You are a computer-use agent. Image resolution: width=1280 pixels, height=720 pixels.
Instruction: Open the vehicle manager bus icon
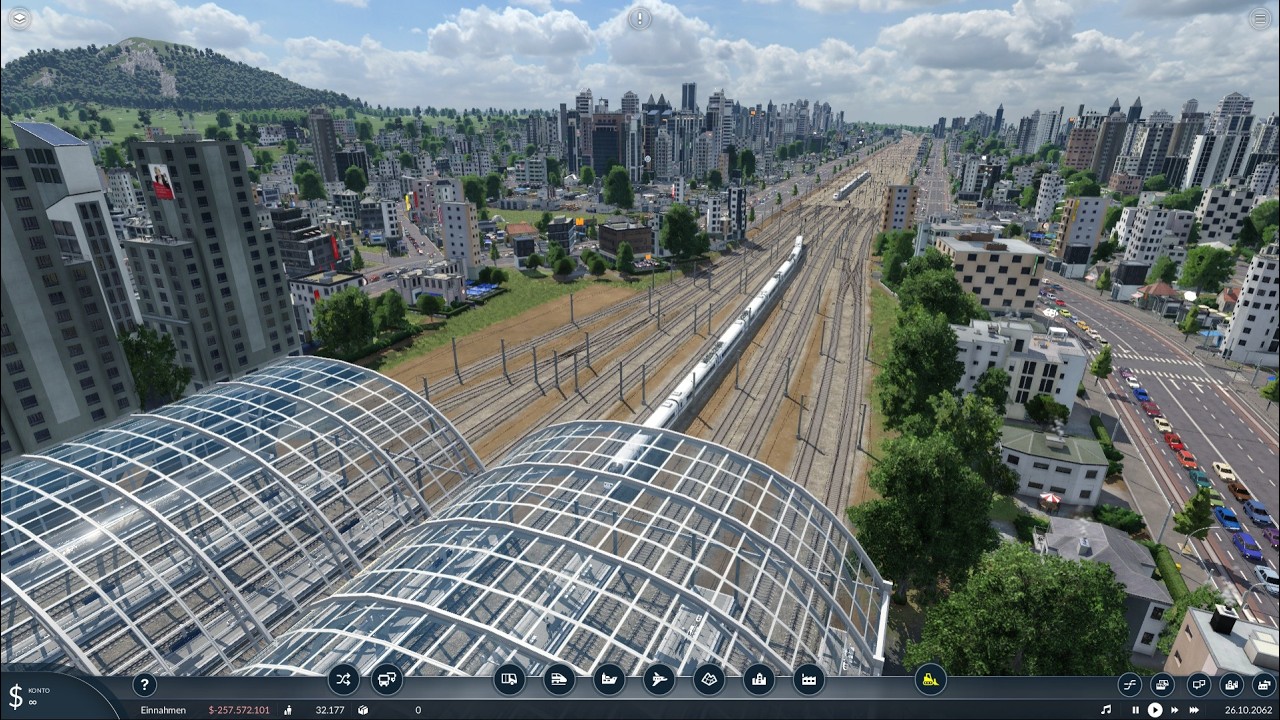click(x=386, y=680)
